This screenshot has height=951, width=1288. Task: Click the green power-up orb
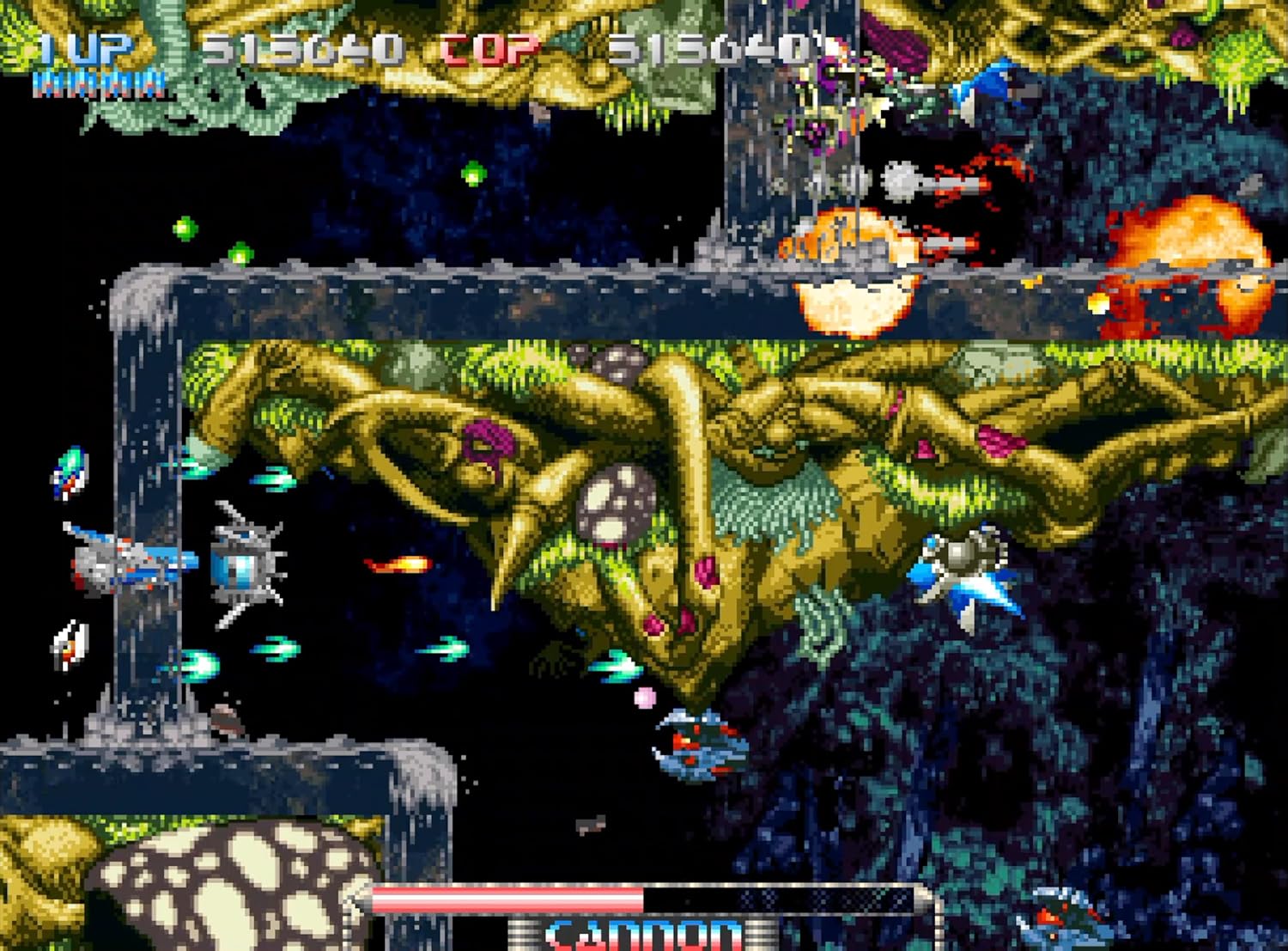click(x=472, y=176)
